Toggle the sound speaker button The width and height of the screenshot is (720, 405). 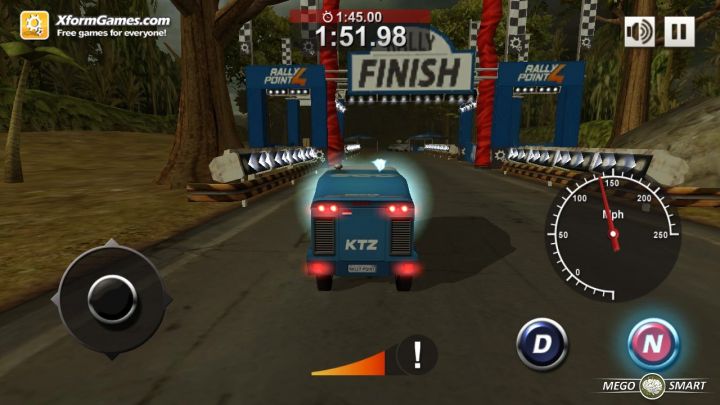[640, 31]
